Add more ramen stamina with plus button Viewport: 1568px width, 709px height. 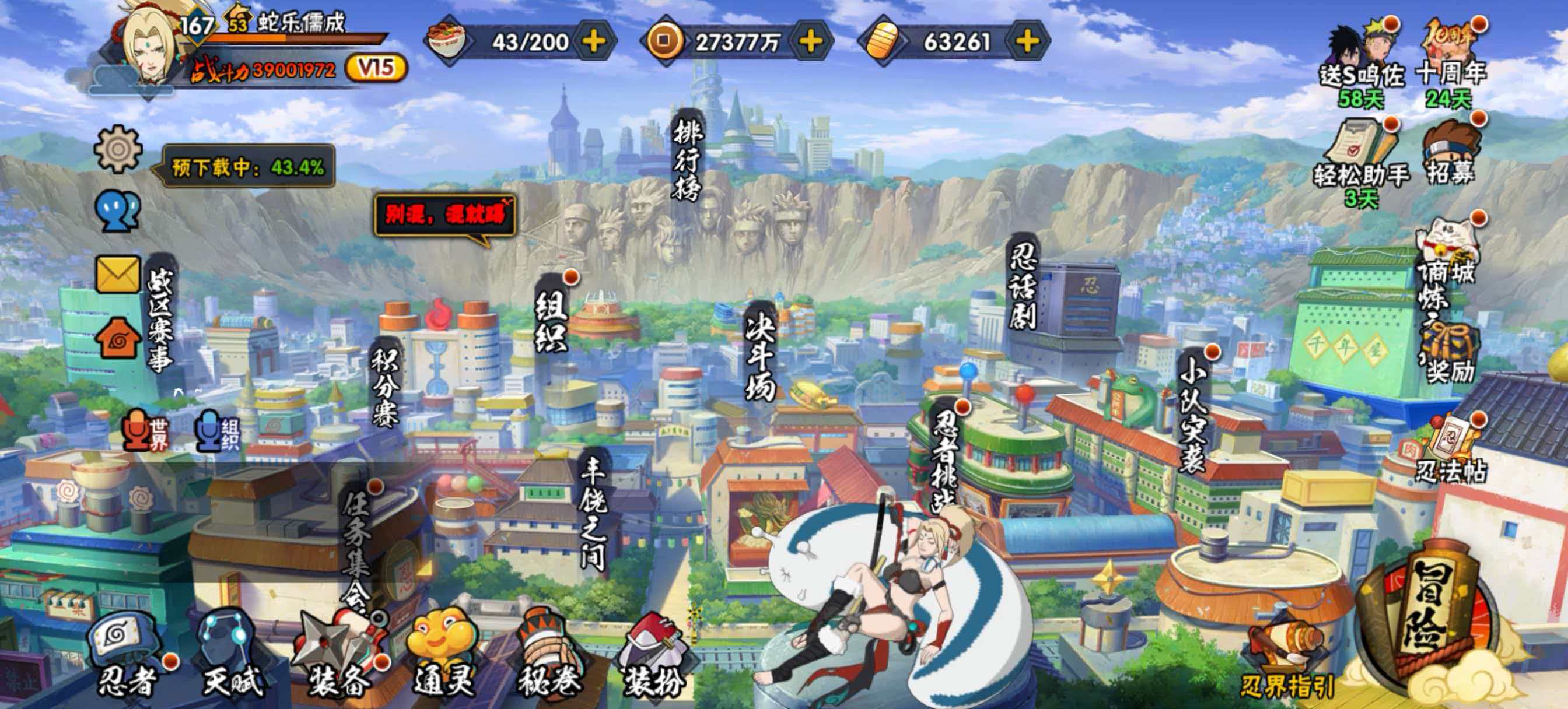(x=593, y=41)
